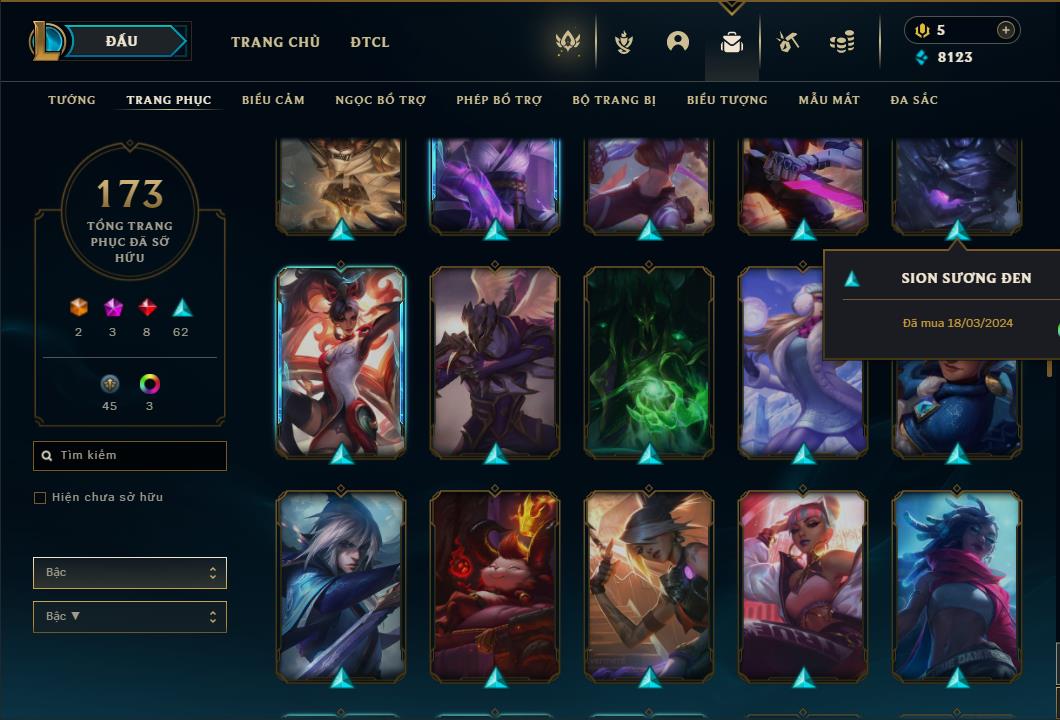Toggle the Hiện chưa sở hữu checkbox

[40, 498]
